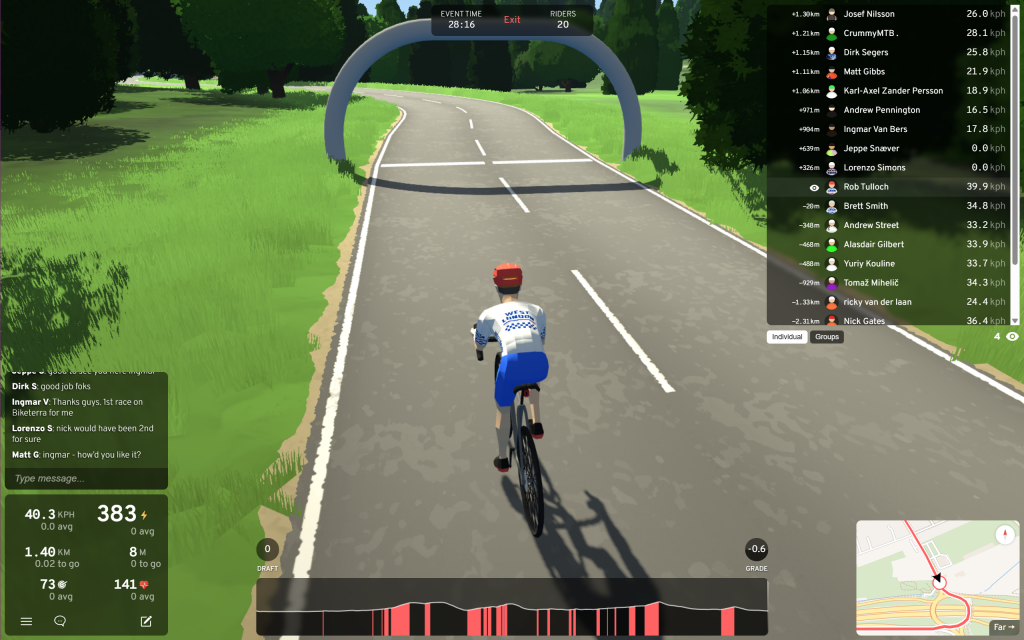Select Josef Nilsson in the rider list
The height and width of the screenshot is (640, 1024).
tap(869, 14)
